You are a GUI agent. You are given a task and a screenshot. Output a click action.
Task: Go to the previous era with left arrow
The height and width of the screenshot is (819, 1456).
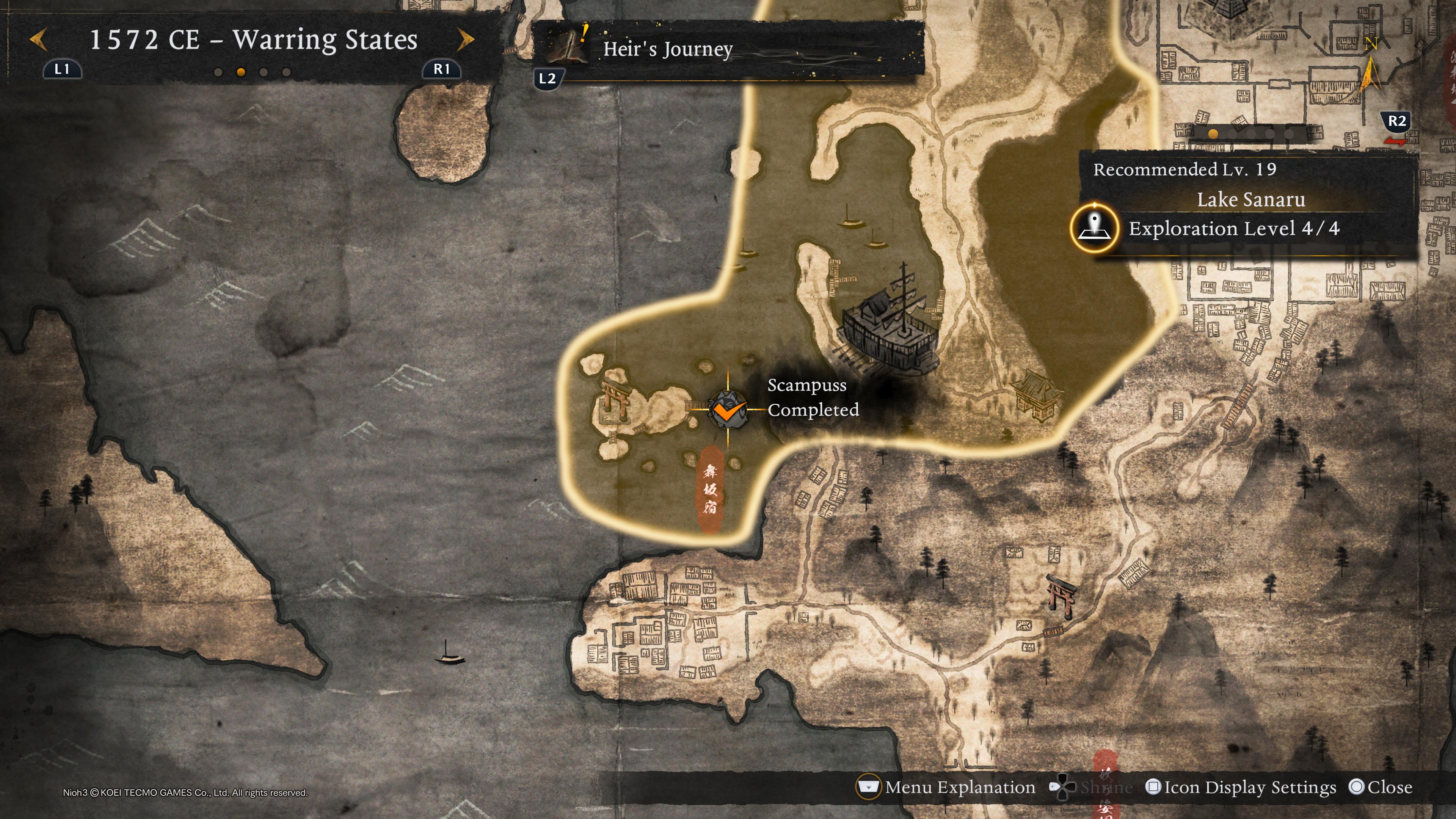(x=38, y=39)
